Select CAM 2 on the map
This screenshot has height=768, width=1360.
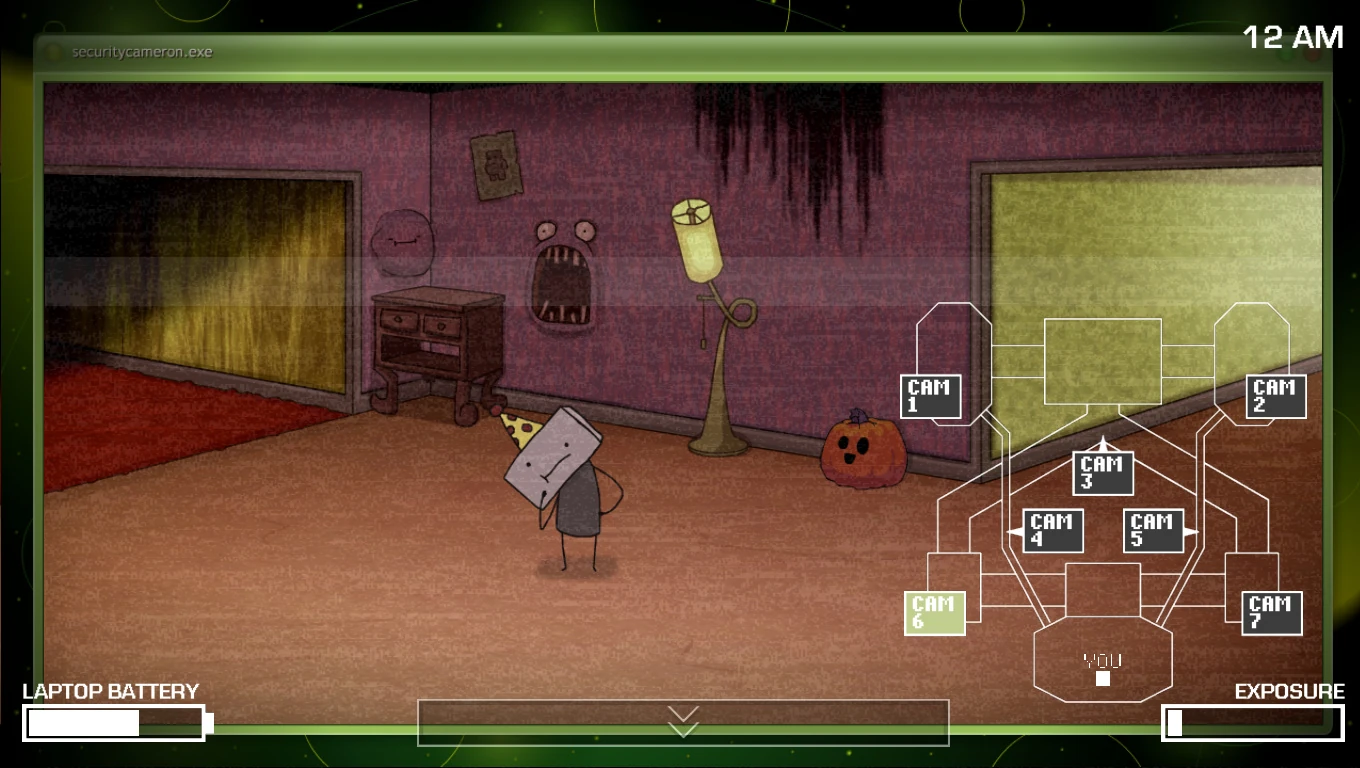1276,396
